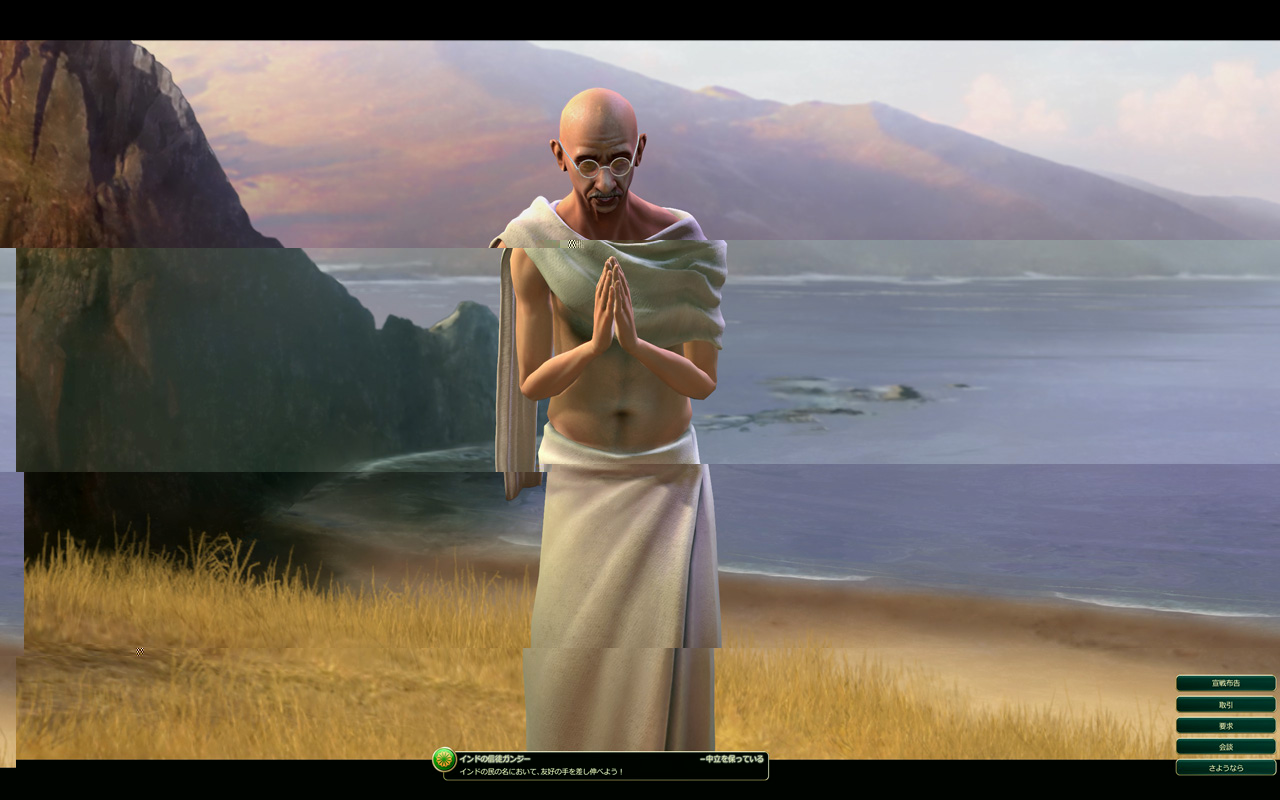
Task: Open the 取引 trade screen
Action: click(x=1225, y=704)
